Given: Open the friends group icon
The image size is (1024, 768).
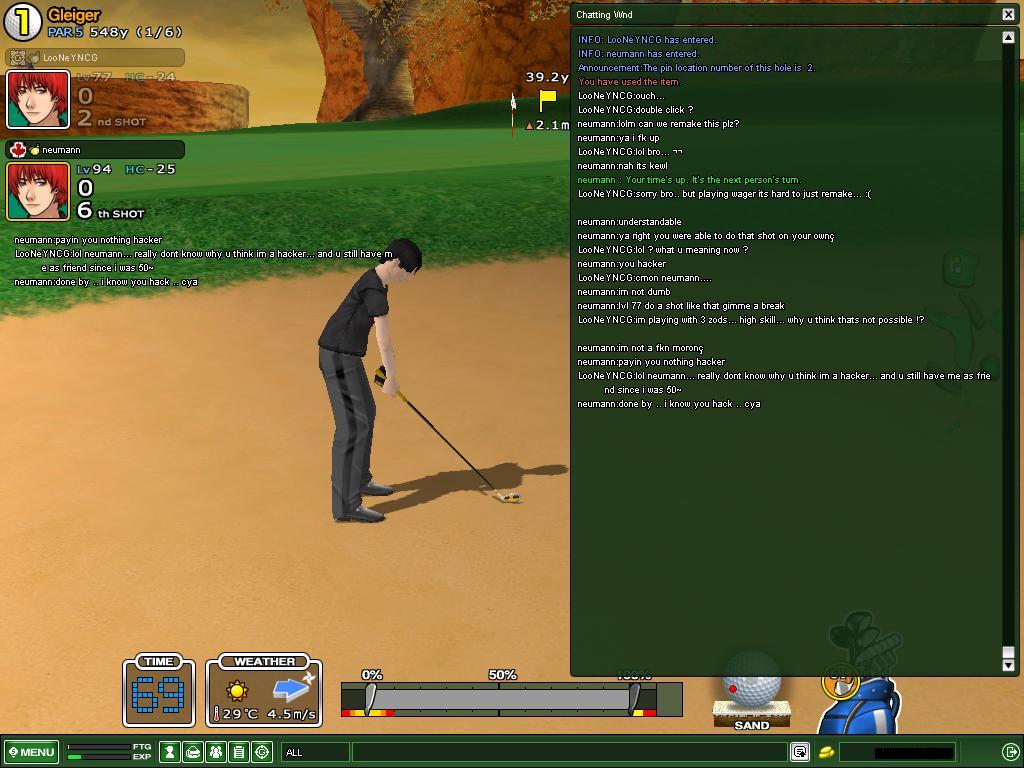Looking at the screenshot, I should [216, 752].
